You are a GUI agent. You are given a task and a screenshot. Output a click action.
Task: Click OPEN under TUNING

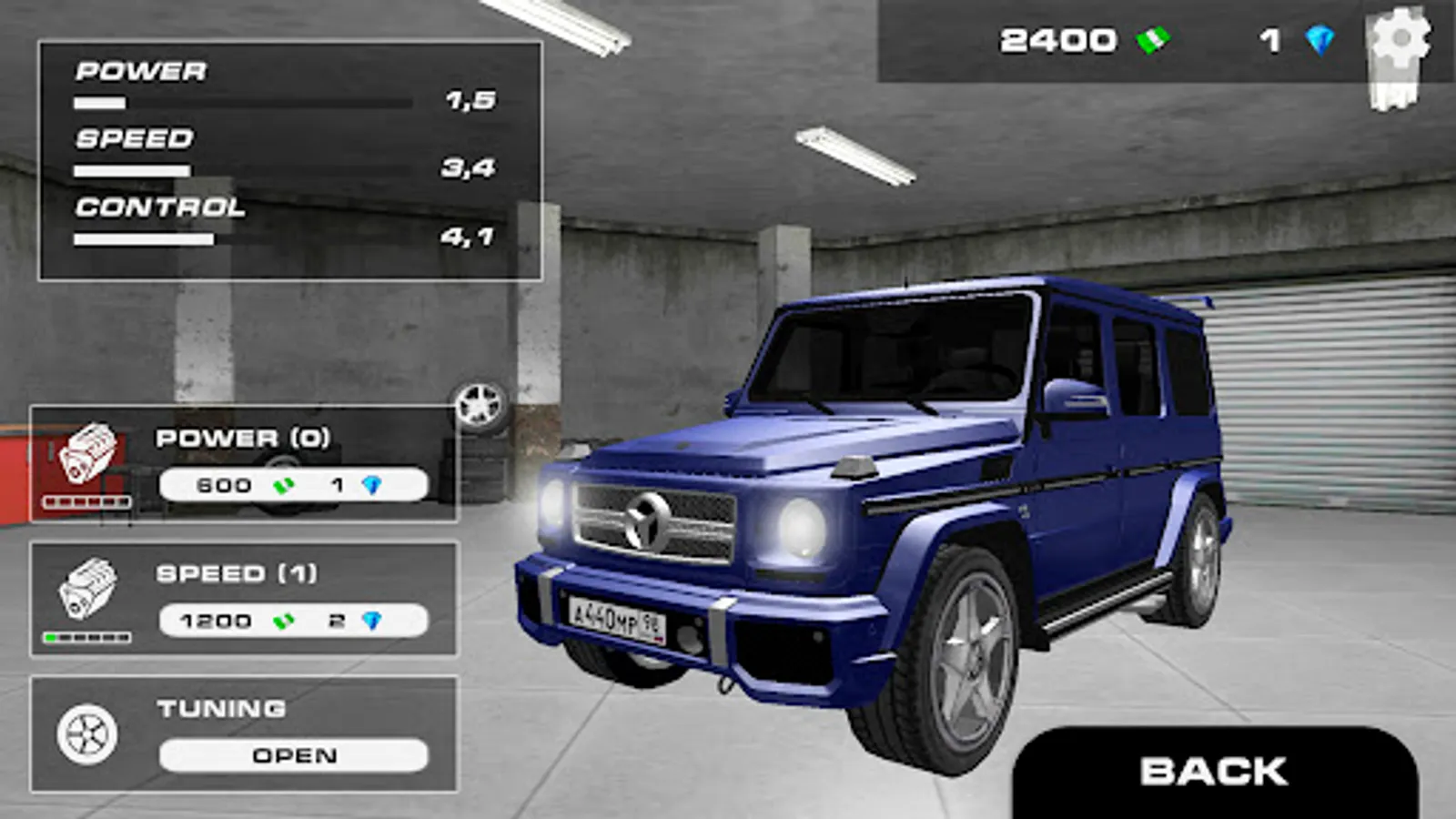pos(291,753)
